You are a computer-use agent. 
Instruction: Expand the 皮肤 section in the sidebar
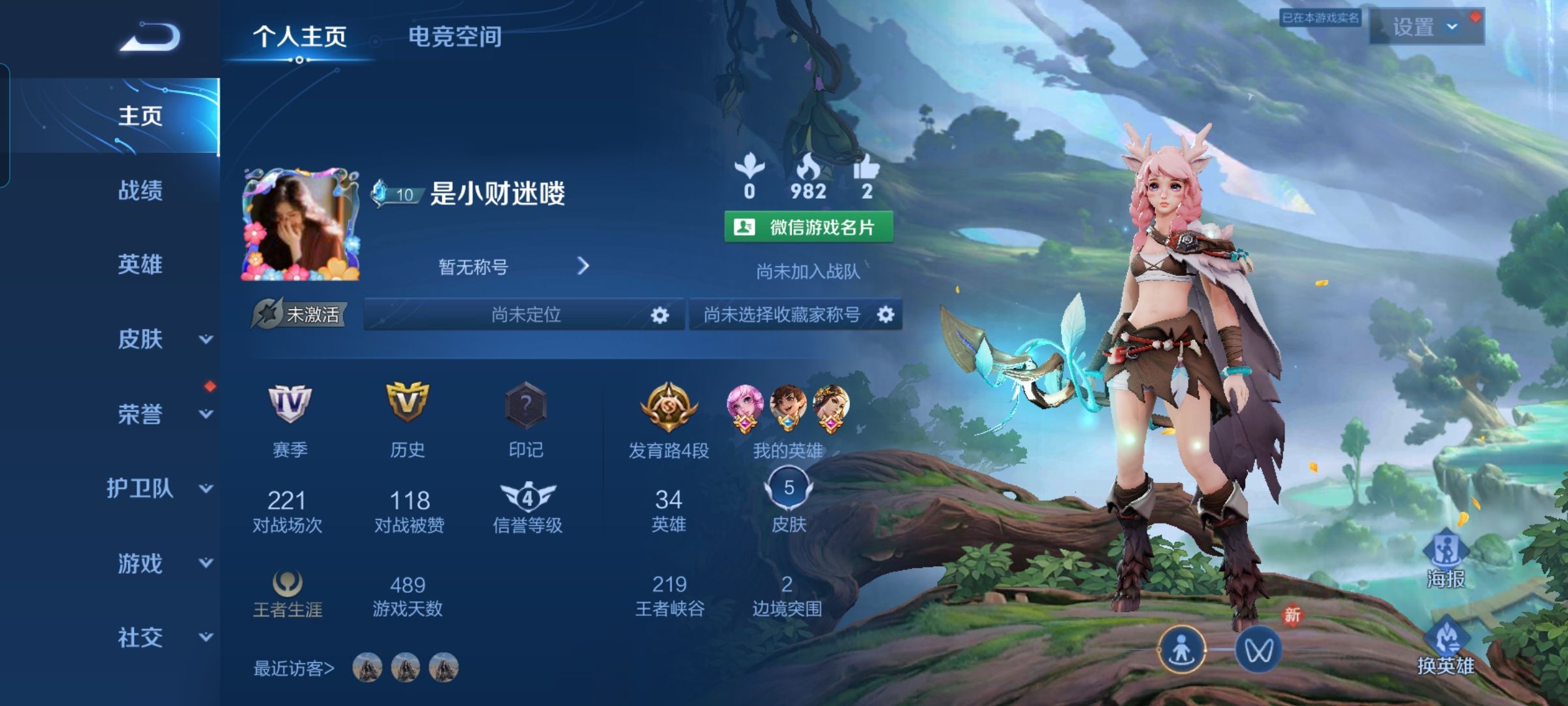click(139, 337)
